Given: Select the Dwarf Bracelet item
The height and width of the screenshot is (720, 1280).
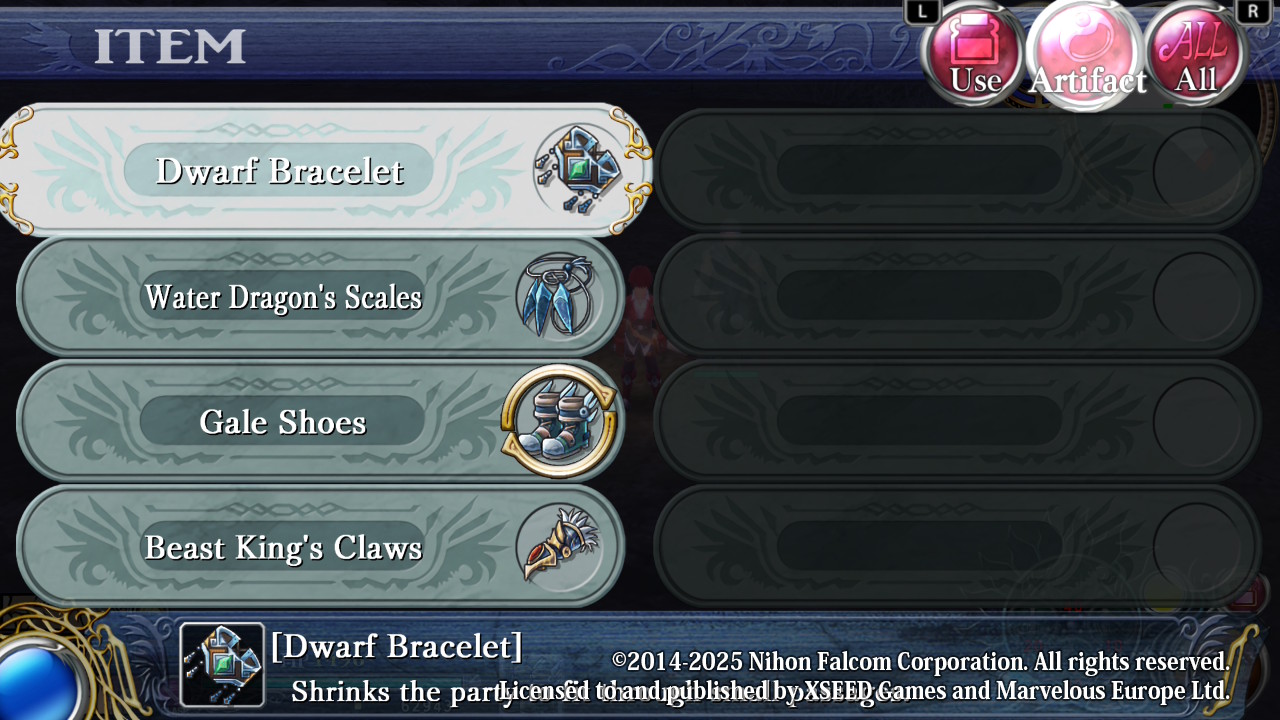Looking at the screenshot, I should 325,170.
